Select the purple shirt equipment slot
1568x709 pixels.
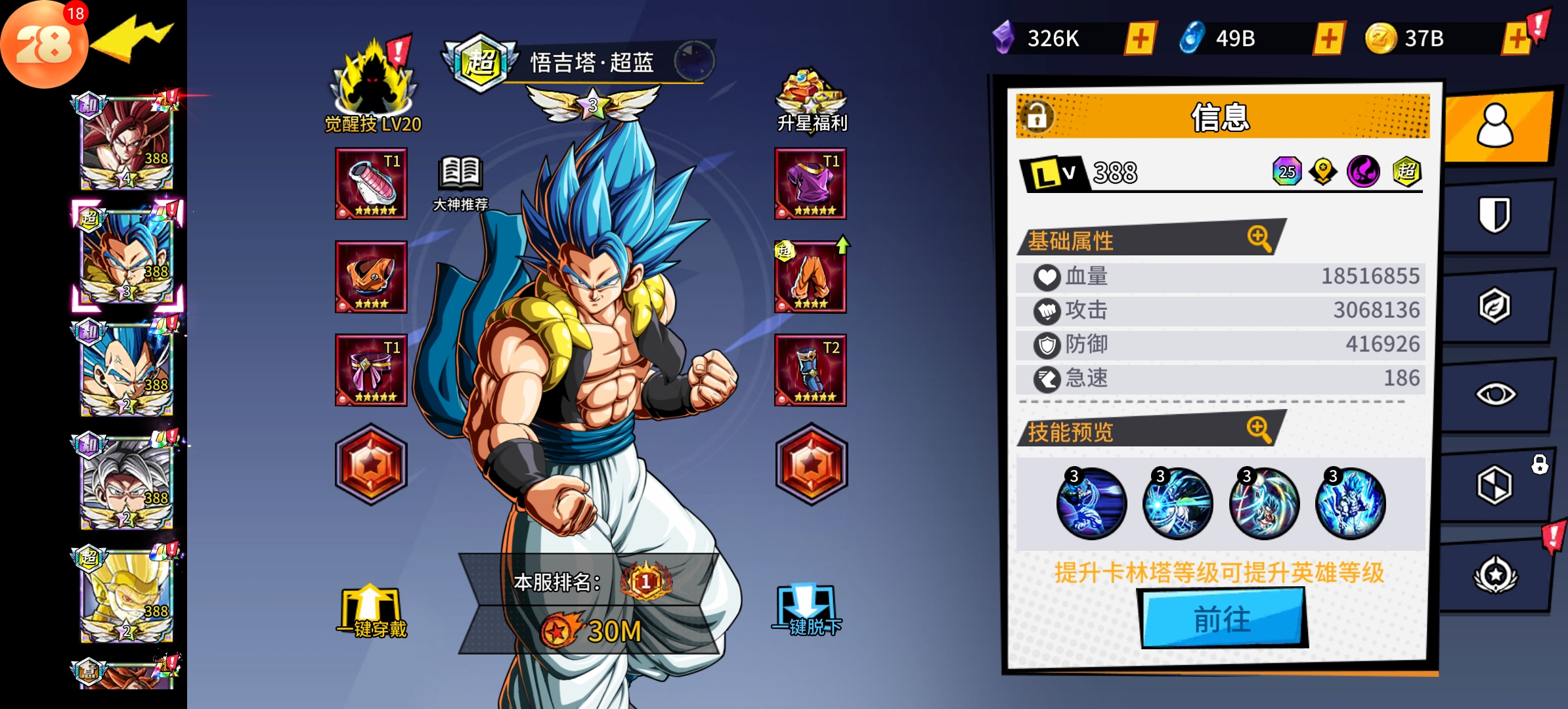click(x=810, y=184)
